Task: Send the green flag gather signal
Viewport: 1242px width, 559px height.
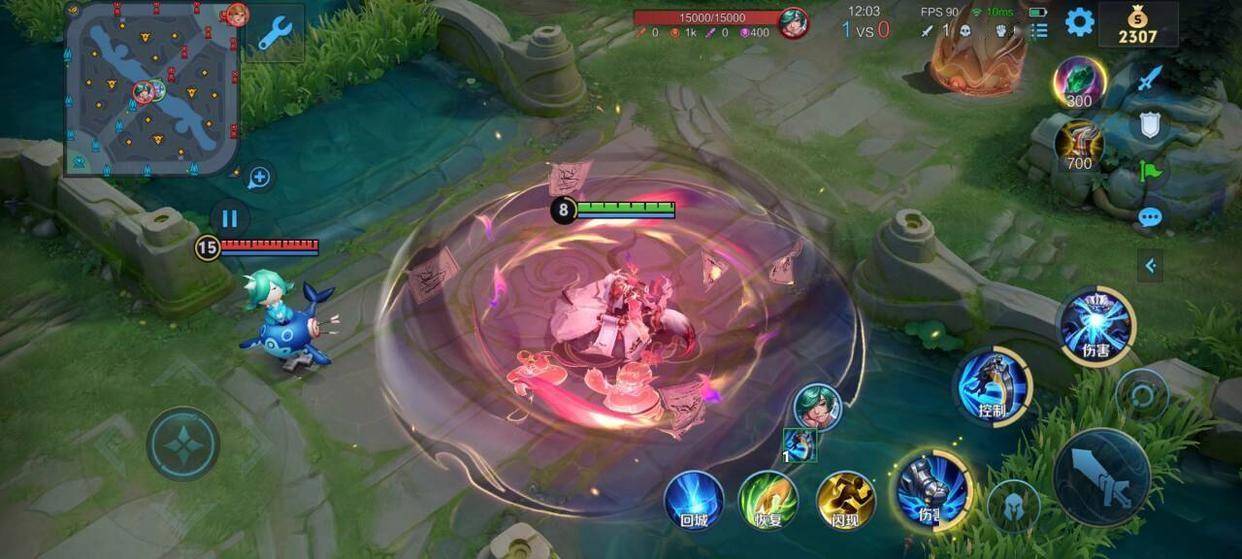Action: pos(1150,171)
